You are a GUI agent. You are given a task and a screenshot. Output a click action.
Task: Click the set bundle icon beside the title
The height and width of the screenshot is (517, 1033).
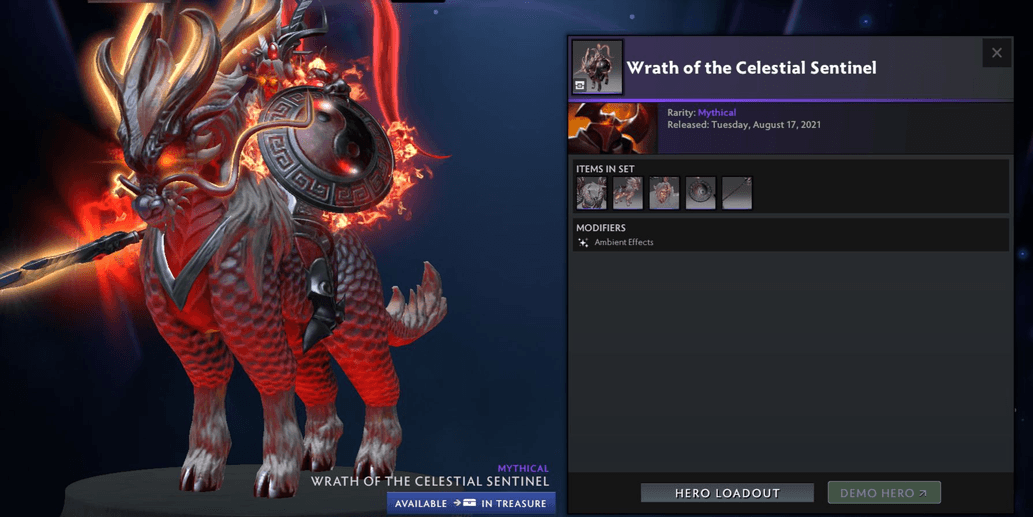[597, 67]
